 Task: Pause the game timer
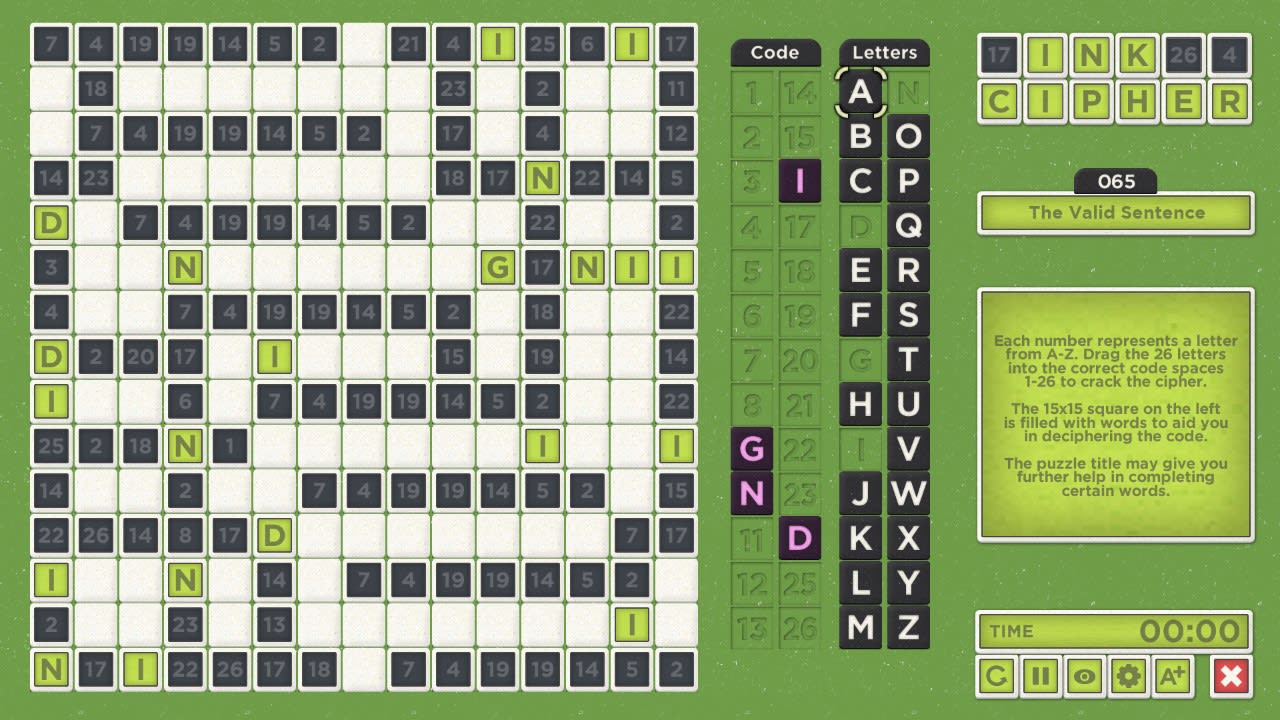click(x=1038, y=675)
